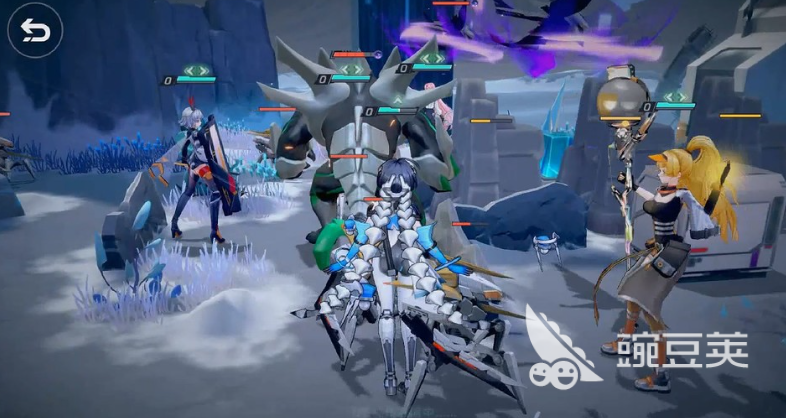Click the back arrow button
Viewport: 786px width, 418px height.
(x=35, y=34)
